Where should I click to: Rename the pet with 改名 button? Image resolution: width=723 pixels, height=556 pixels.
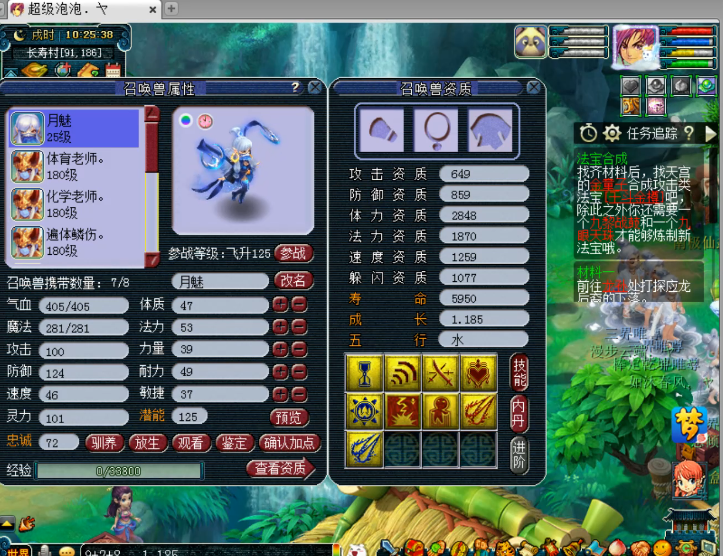(x=293, y=281)
